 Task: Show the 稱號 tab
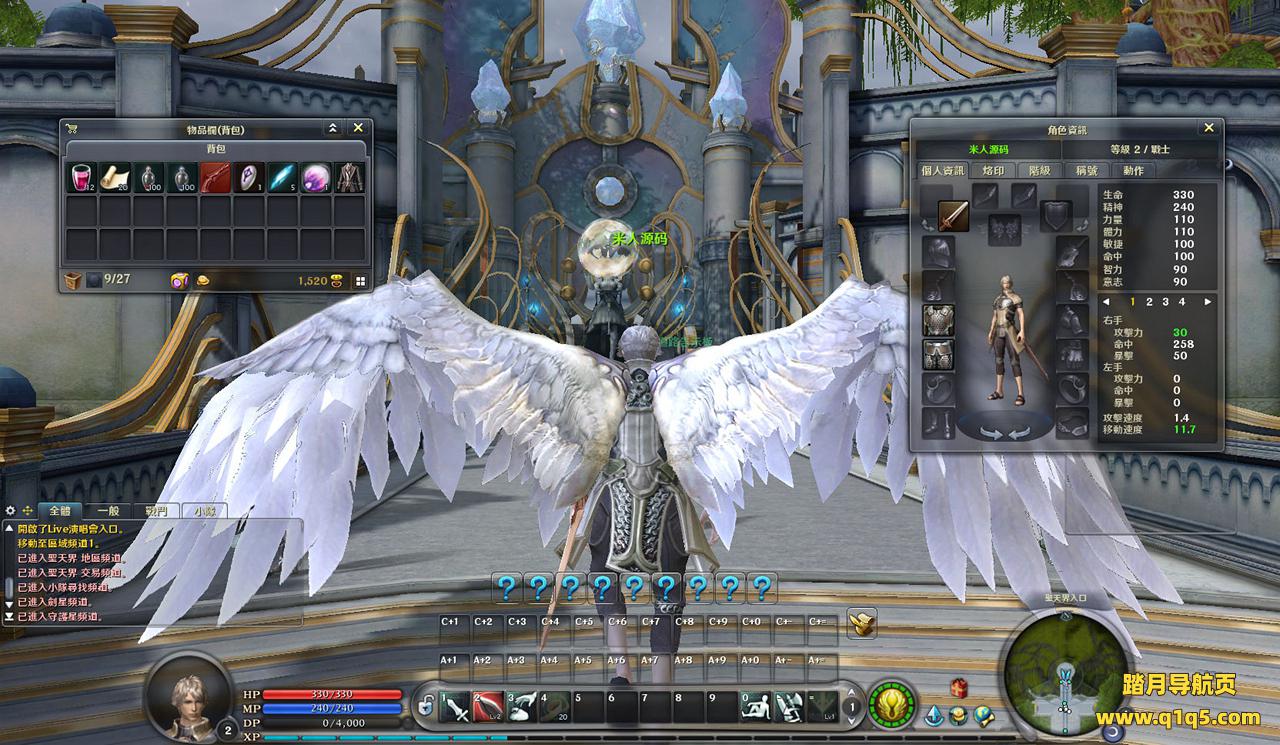pyautogui.click(x=1086, y=170)
